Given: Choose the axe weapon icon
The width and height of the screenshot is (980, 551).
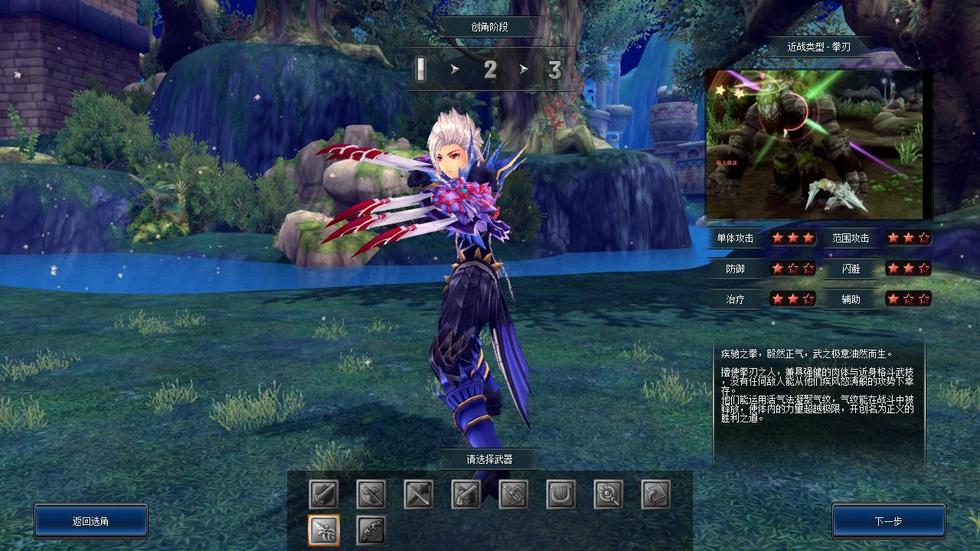Looking at the screenshot, I should (371, 494).
